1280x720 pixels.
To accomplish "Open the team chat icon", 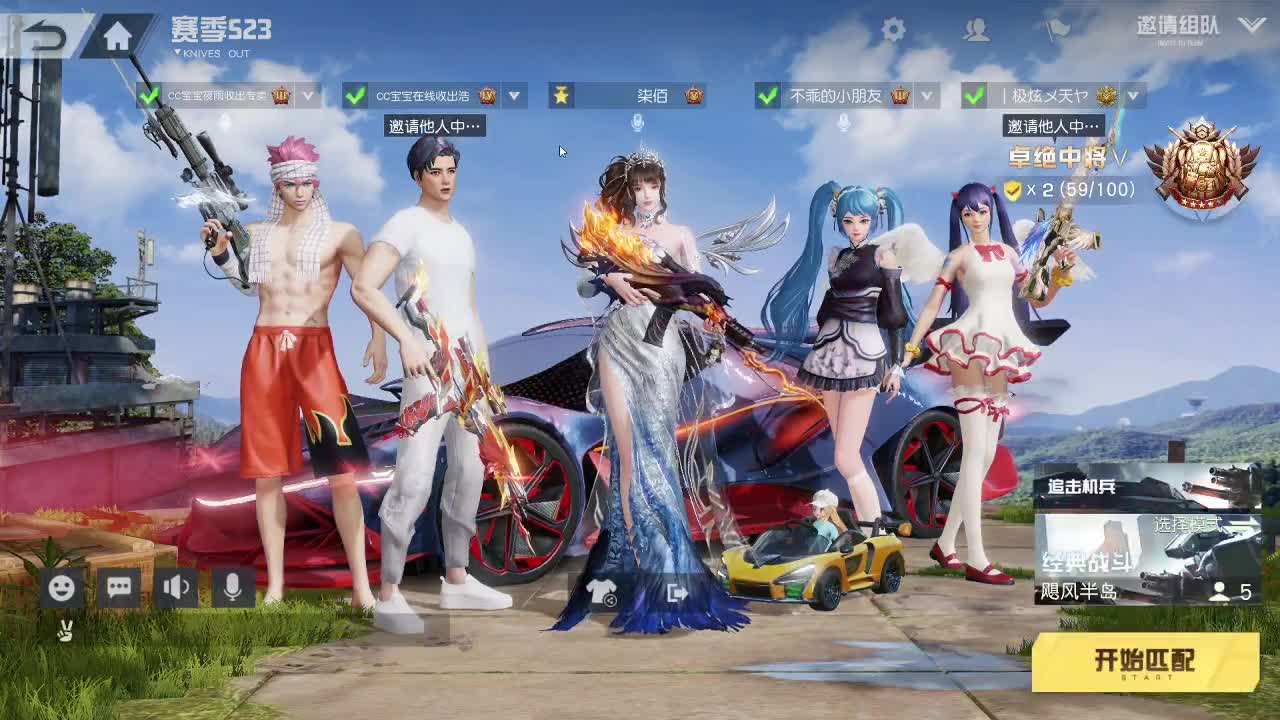I will point(118,588).
